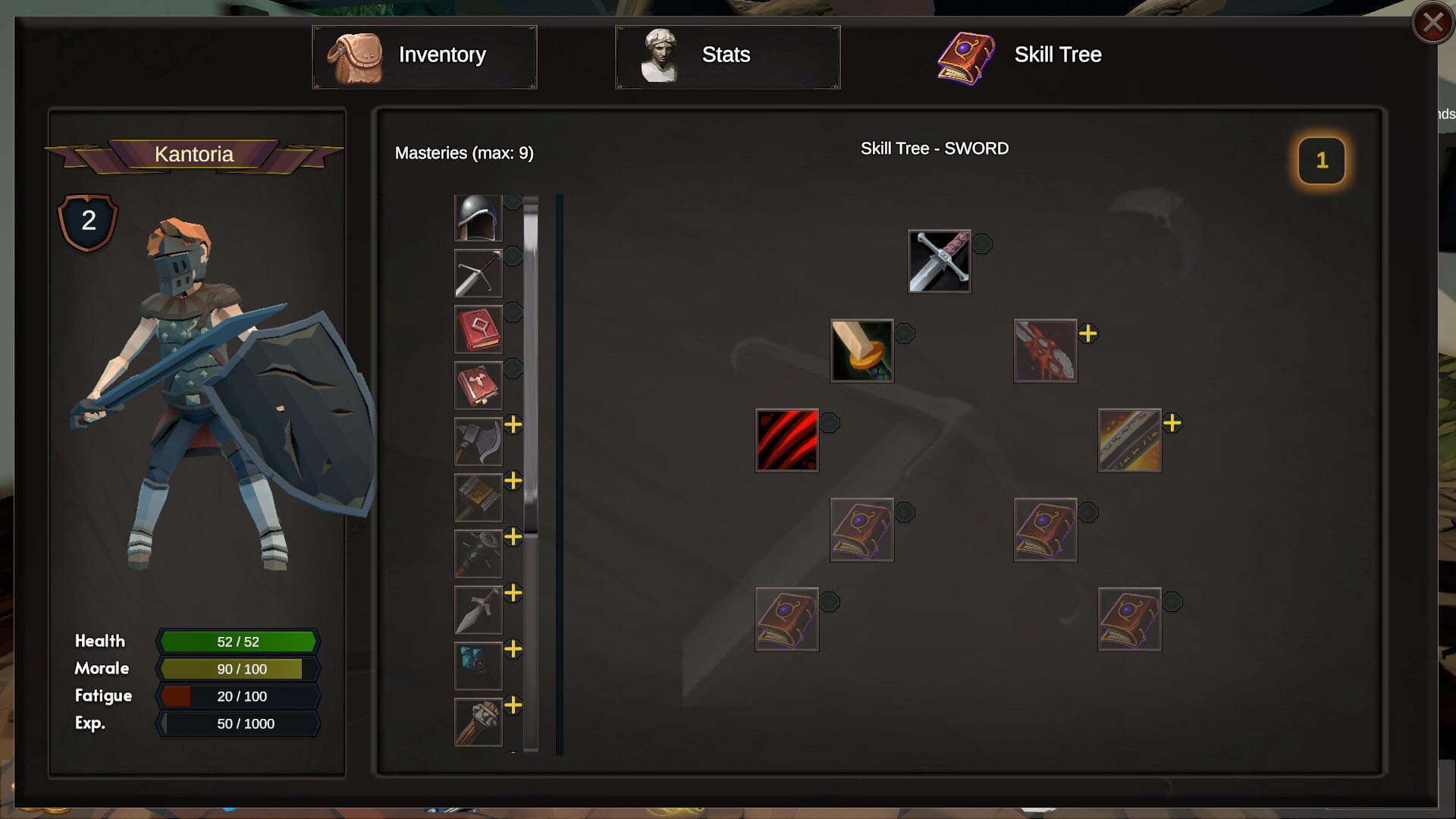The height and width of the screenshot is (819, 1456).
Task: Click the Exp progress bar
Action: (237, 723)
